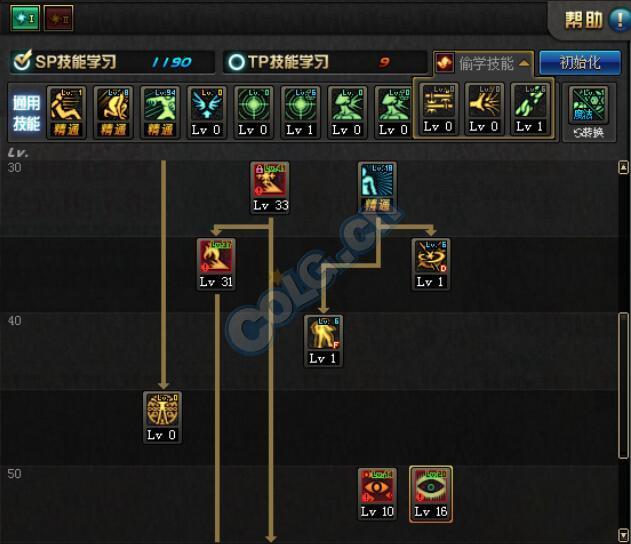Screen dimensions: 631x544
Task: Click the 初始化 reset button
Action: tap(579, 62)
